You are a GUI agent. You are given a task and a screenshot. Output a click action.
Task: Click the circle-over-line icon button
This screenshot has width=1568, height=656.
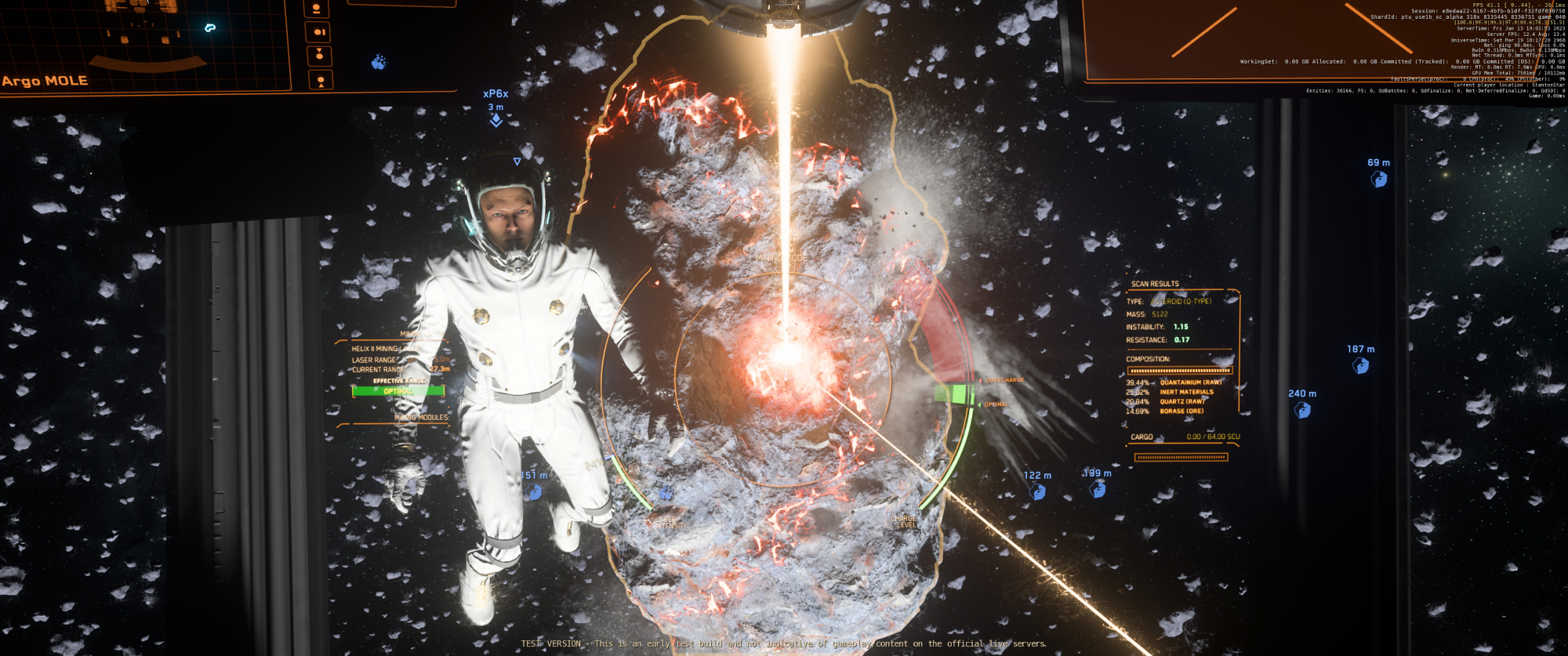pyautogui.click(x=317, y=9)
